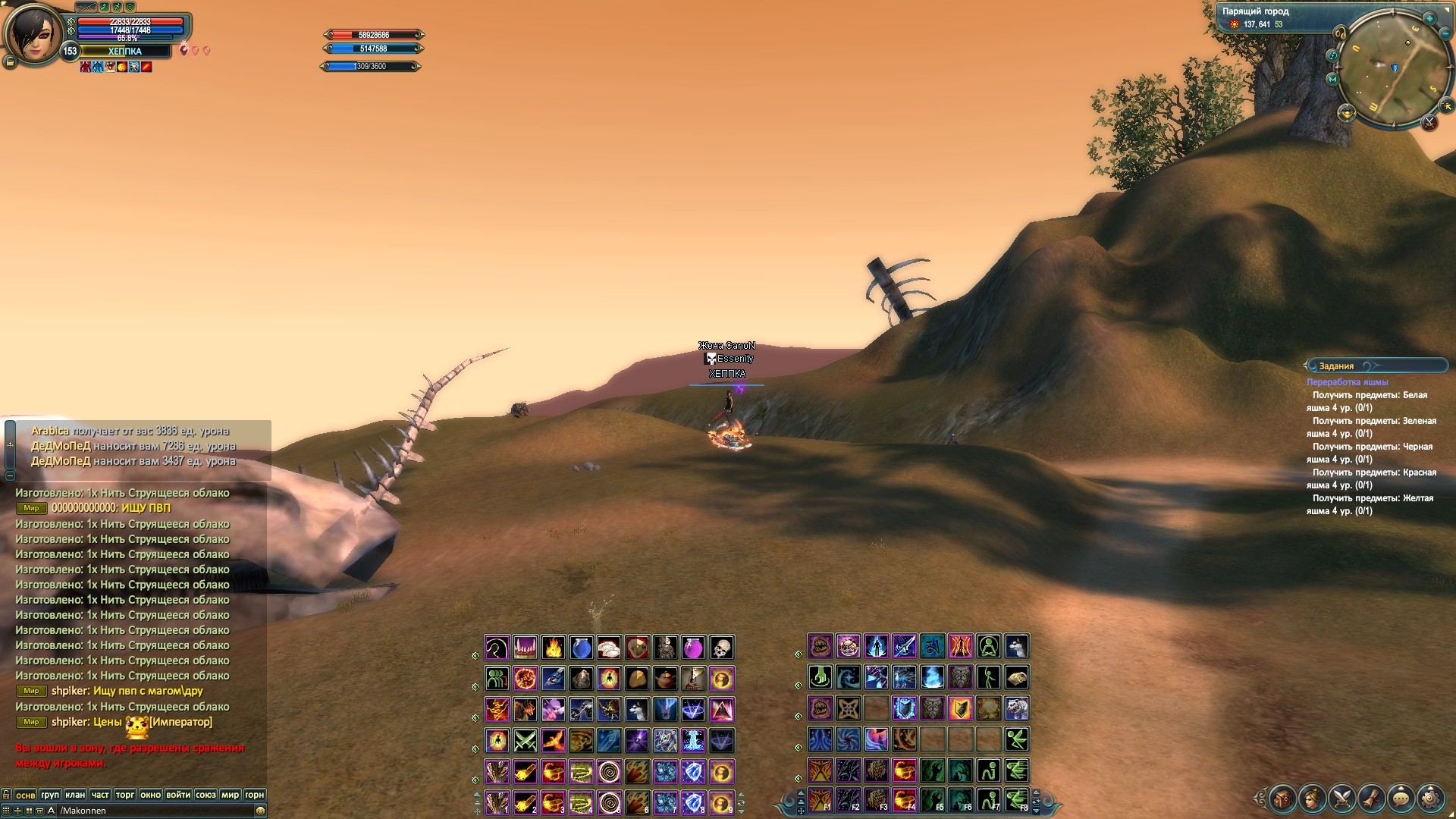Activate the blue shield skill on slot 8
This screenshot has height=819, width=1456.
(694, 802)
